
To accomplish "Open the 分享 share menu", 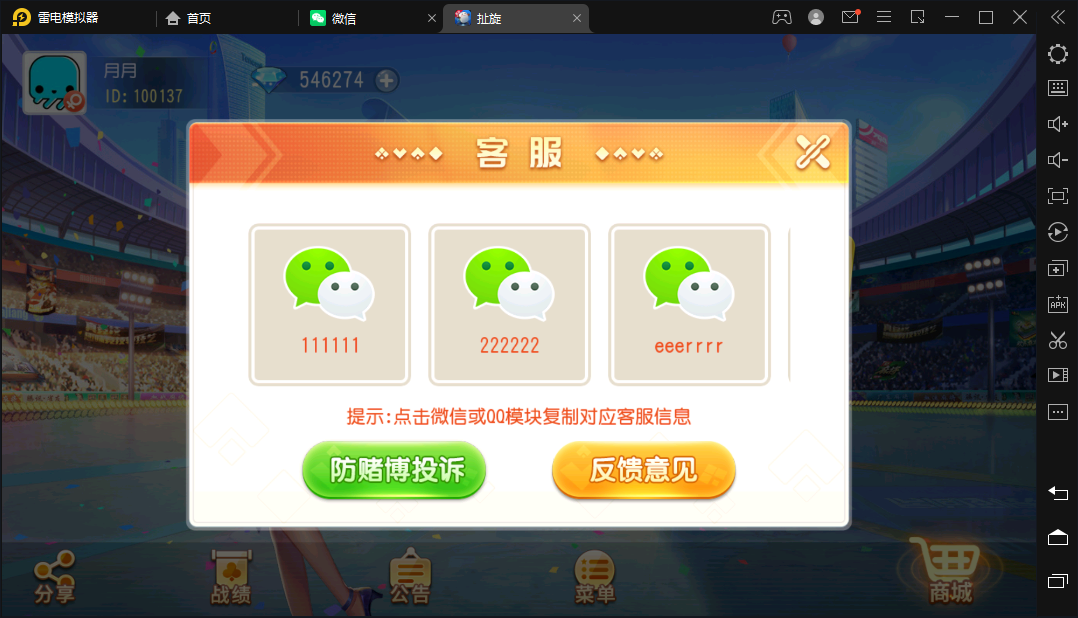I will pos(54,577).
